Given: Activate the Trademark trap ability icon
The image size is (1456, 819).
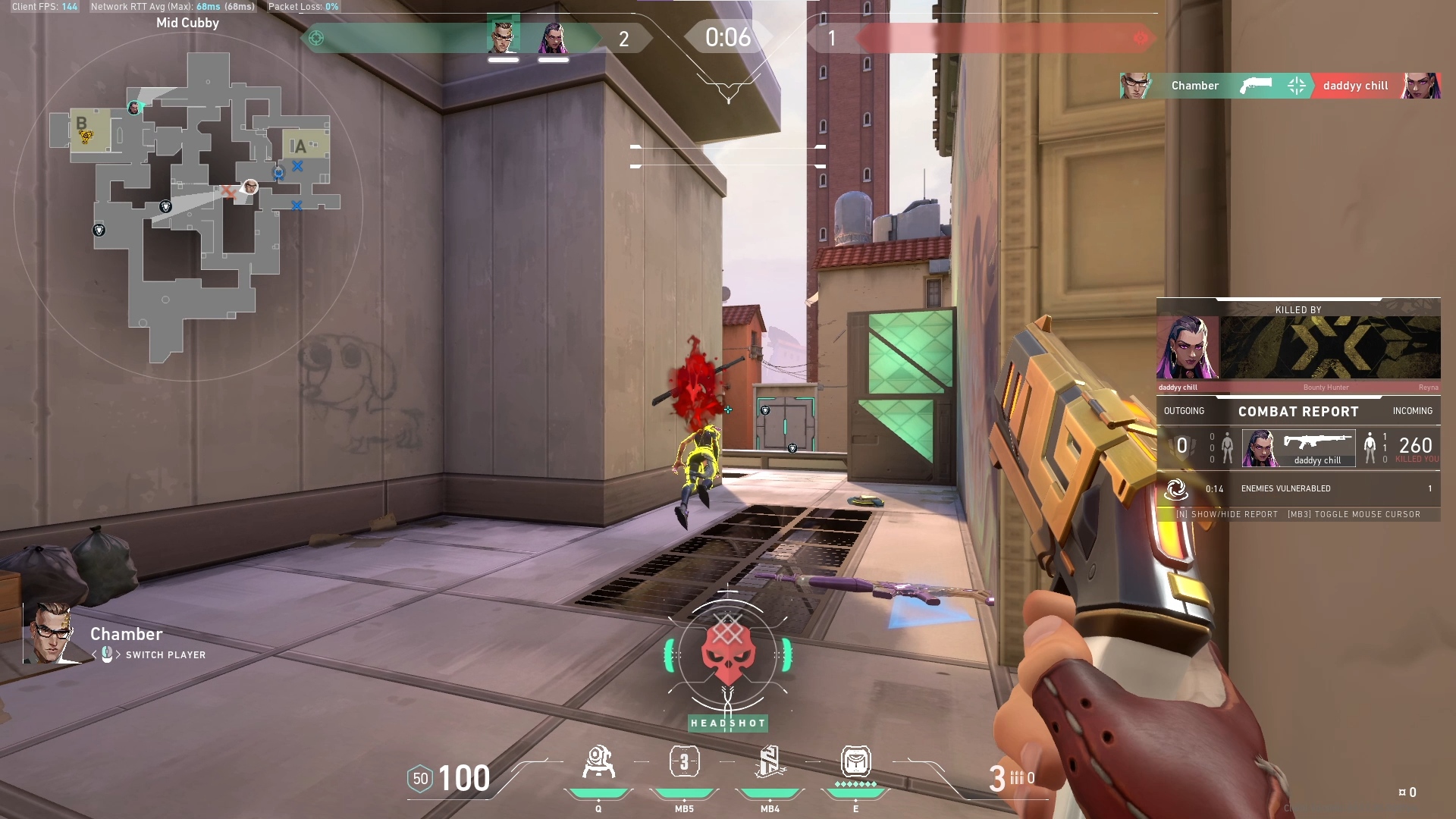Looking at the screenshot, I should click(x=598, y=763).
